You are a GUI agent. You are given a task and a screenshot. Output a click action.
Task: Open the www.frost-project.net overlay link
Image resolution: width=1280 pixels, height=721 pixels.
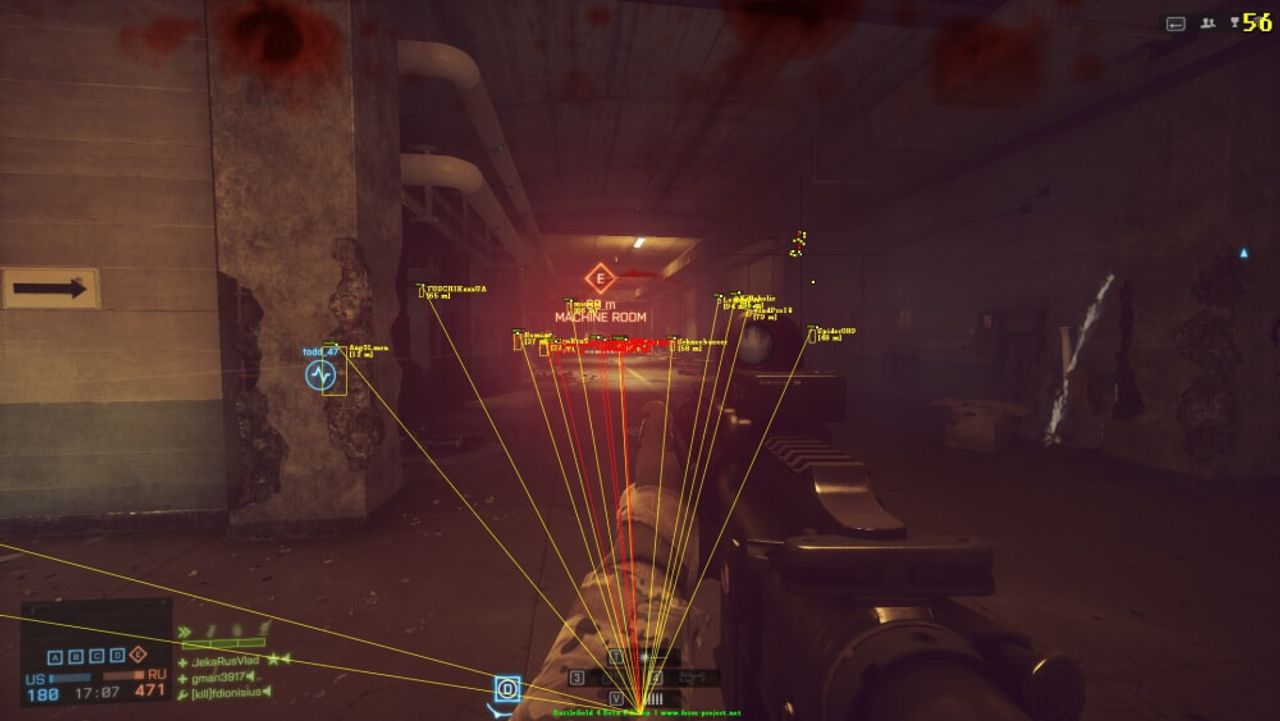tap(700, 713)
